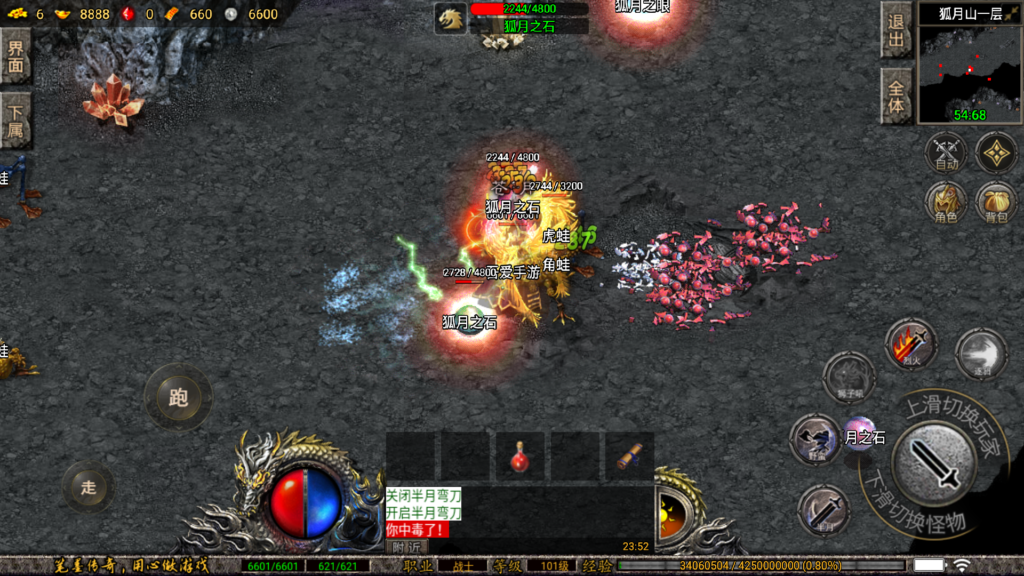Toggle 自动 auto-combat with crossed swords
Screen dimensions: 1024x576
coord(945,152)
